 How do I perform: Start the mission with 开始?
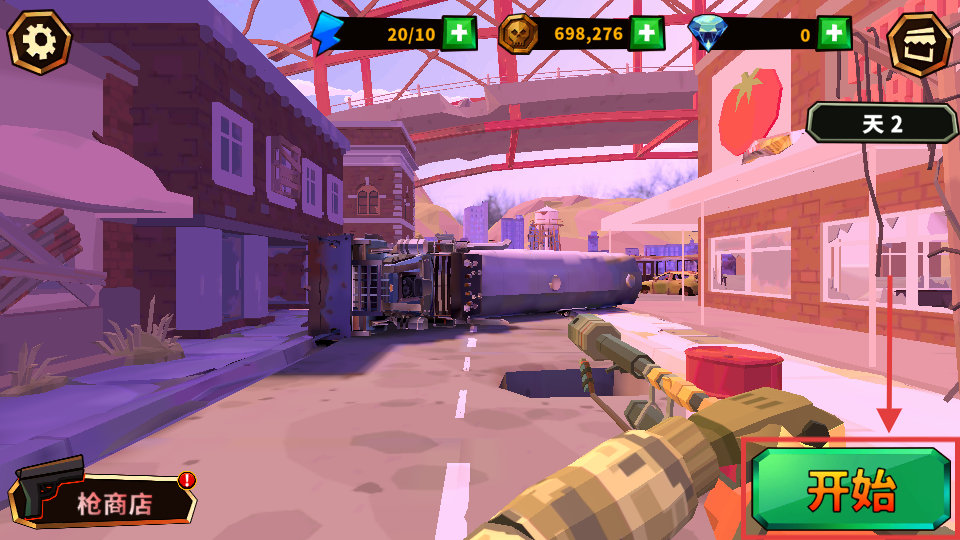pos(851,489)
